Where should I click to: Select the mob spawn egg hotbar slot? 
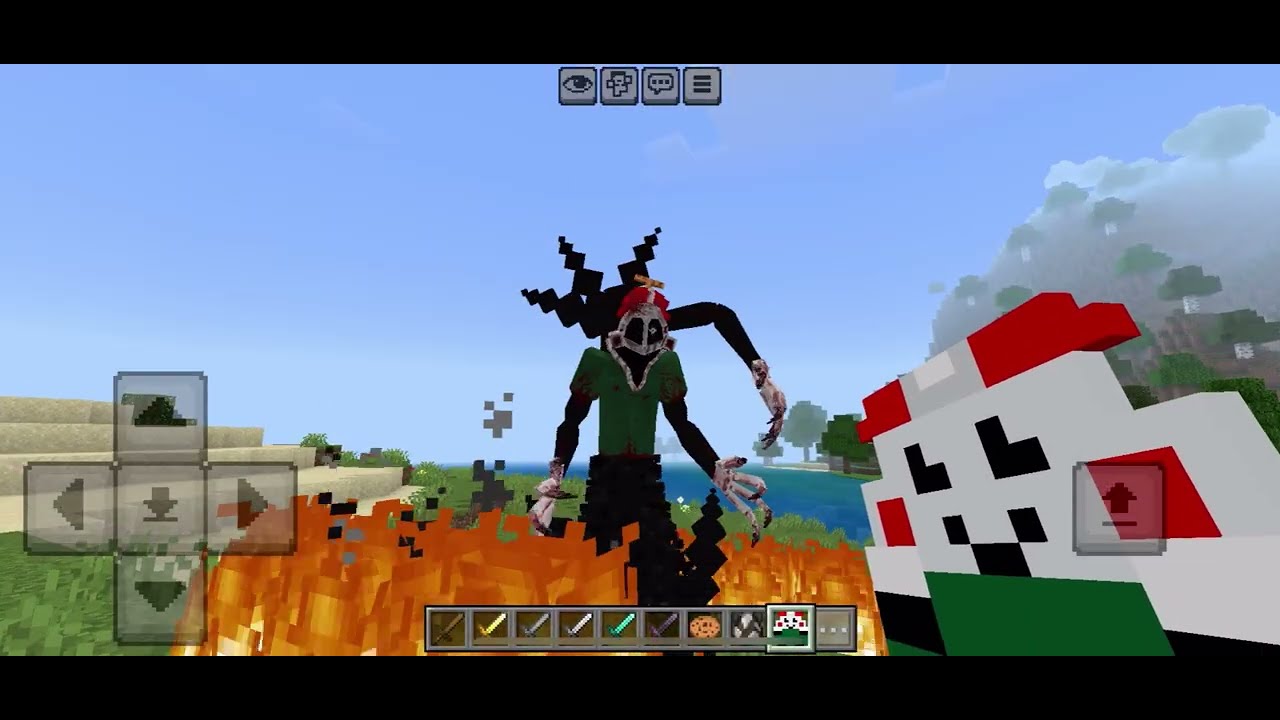click(791, 627)
